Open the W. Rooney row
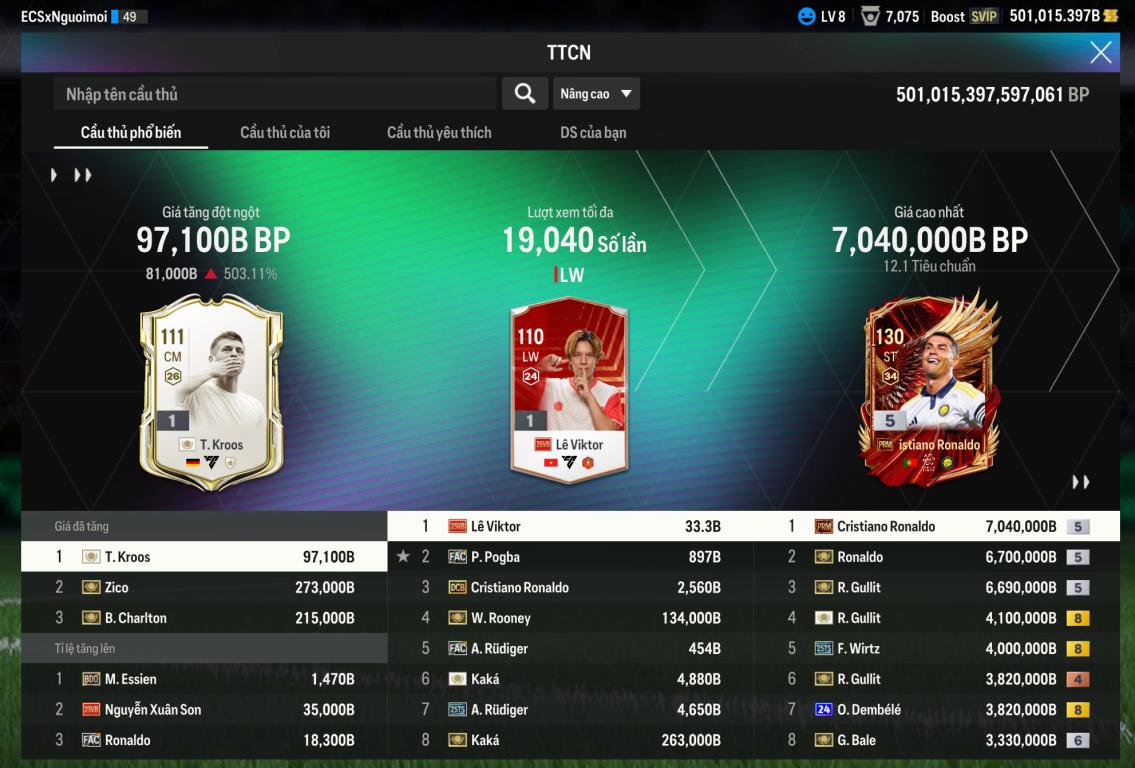1135x768 pixels. click(x=570, y=618)
